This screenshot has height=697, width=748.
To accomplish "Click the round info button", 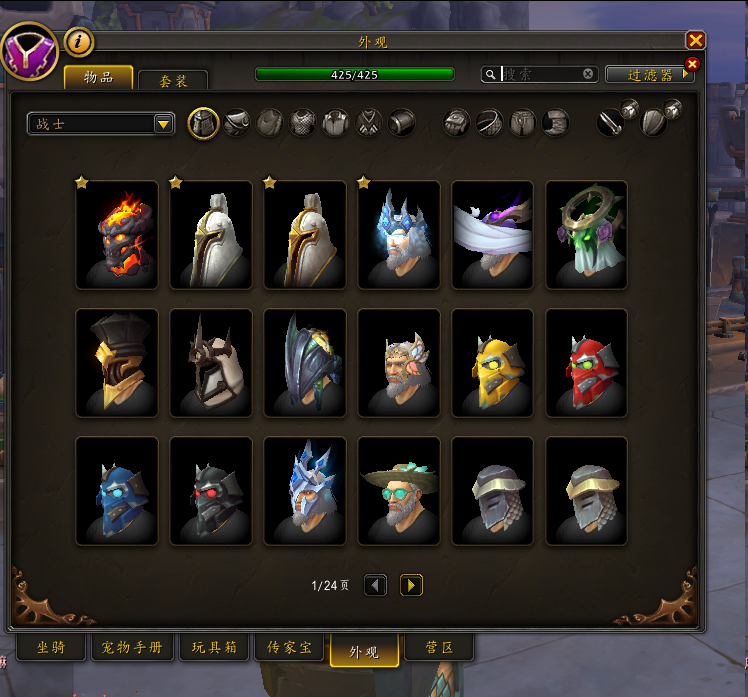I will click(x=79, y=42).
